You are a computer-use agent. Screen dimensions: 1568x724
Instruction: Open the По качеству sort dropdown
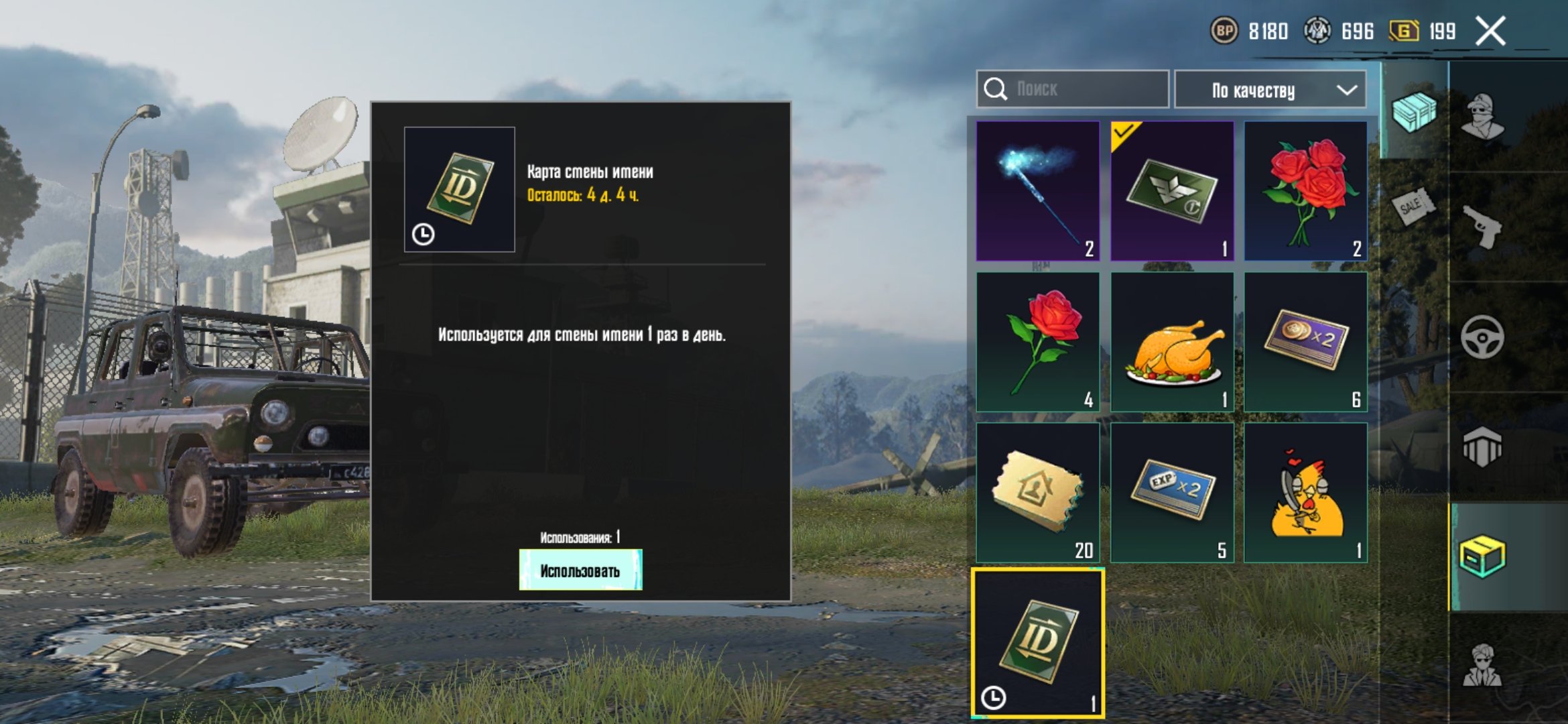[1270, 90]
